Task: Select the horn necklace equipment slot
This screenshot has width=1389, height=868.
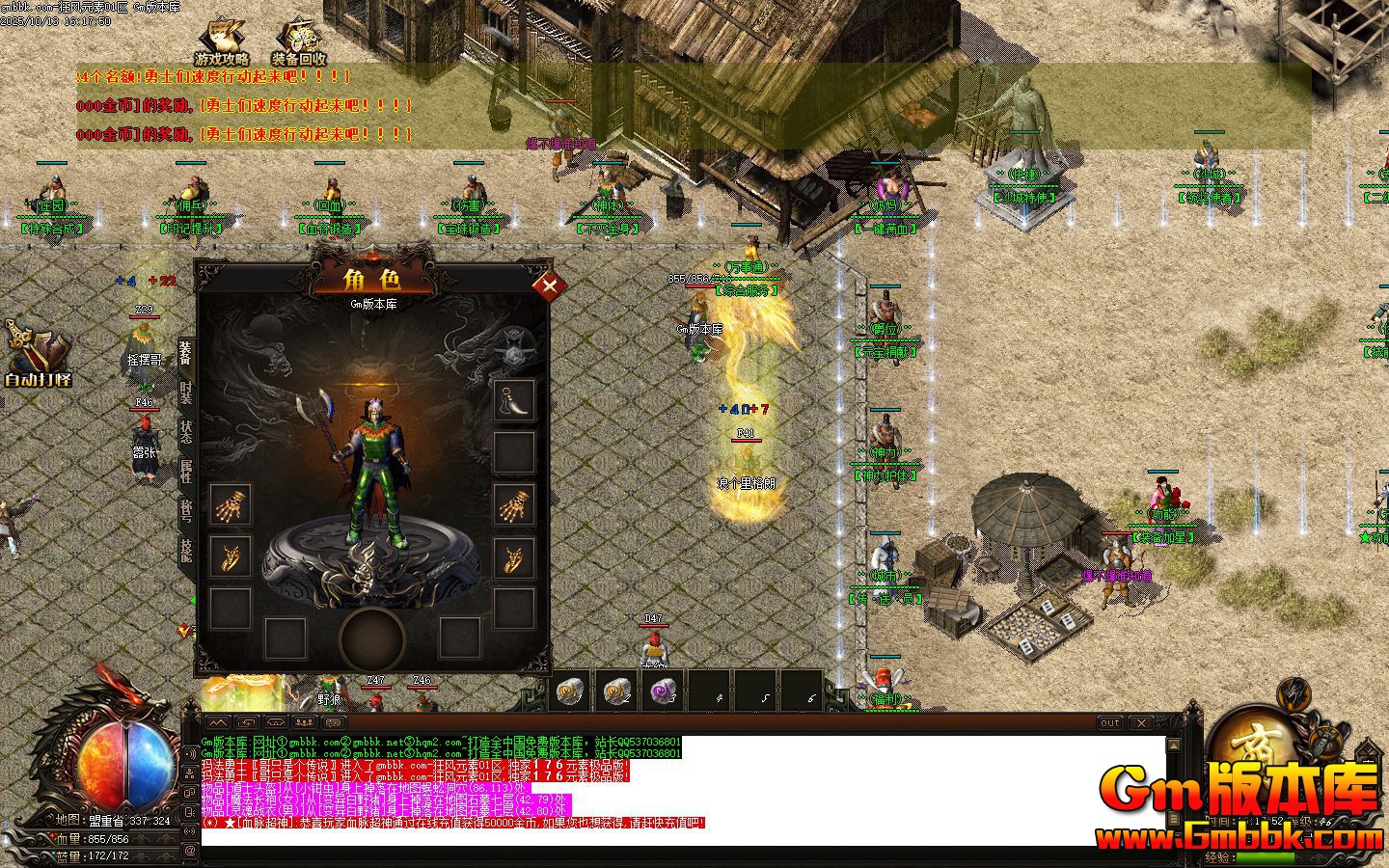Action: pyautogui.click(x=514, y=399)
